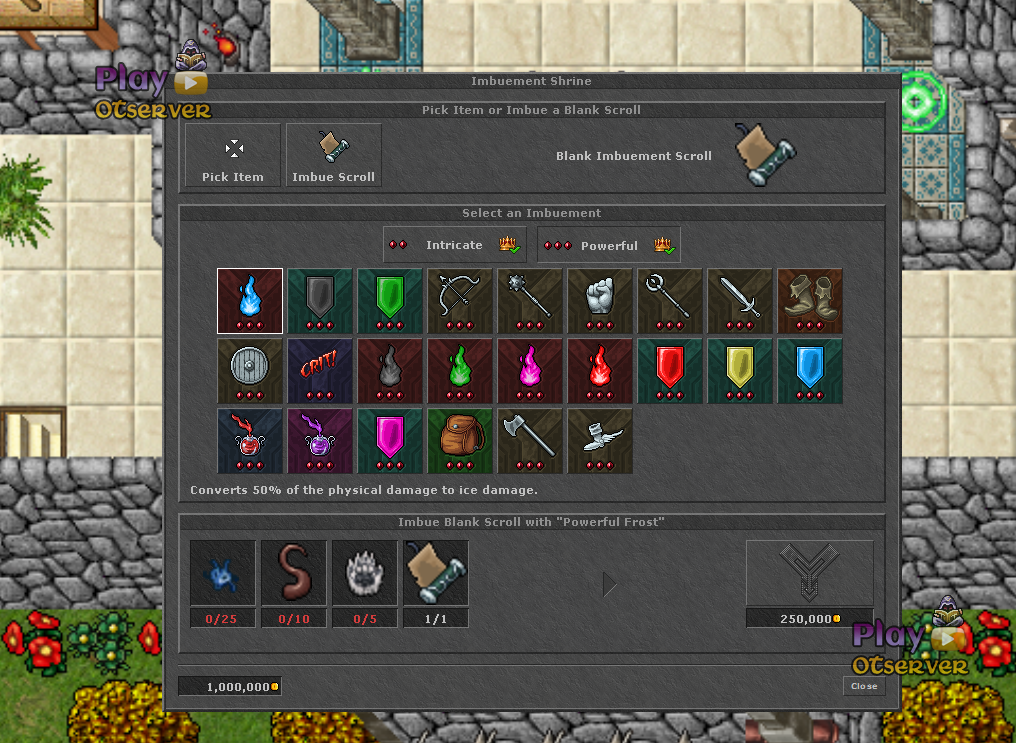The image size is (1016, 743).
Task: Pick the white fist imbuement
Action: [x=600, y=300]
